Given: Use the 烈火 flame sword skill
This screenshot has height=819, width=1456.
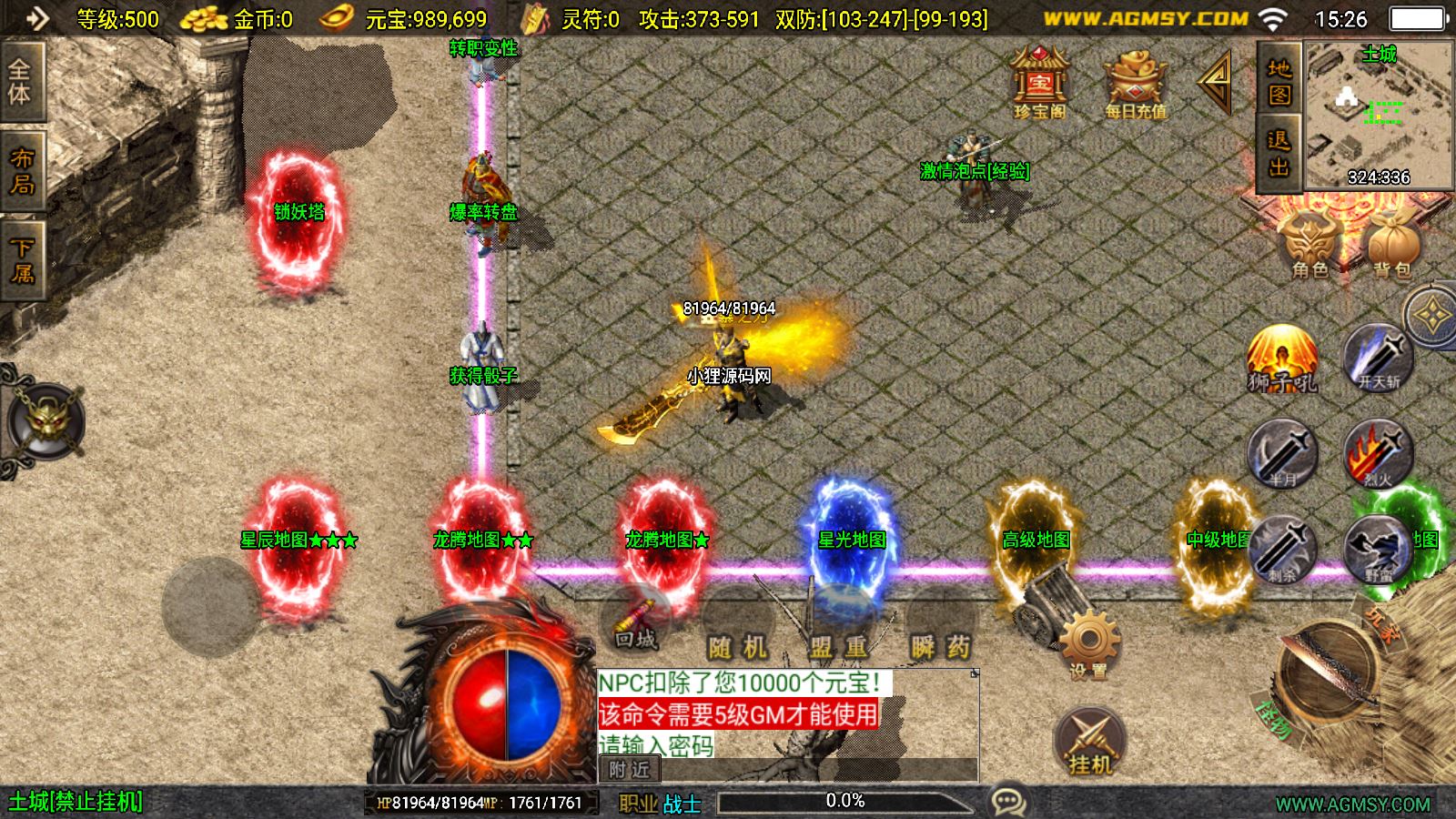Looking at the screenshot, I should (1378, 453).
